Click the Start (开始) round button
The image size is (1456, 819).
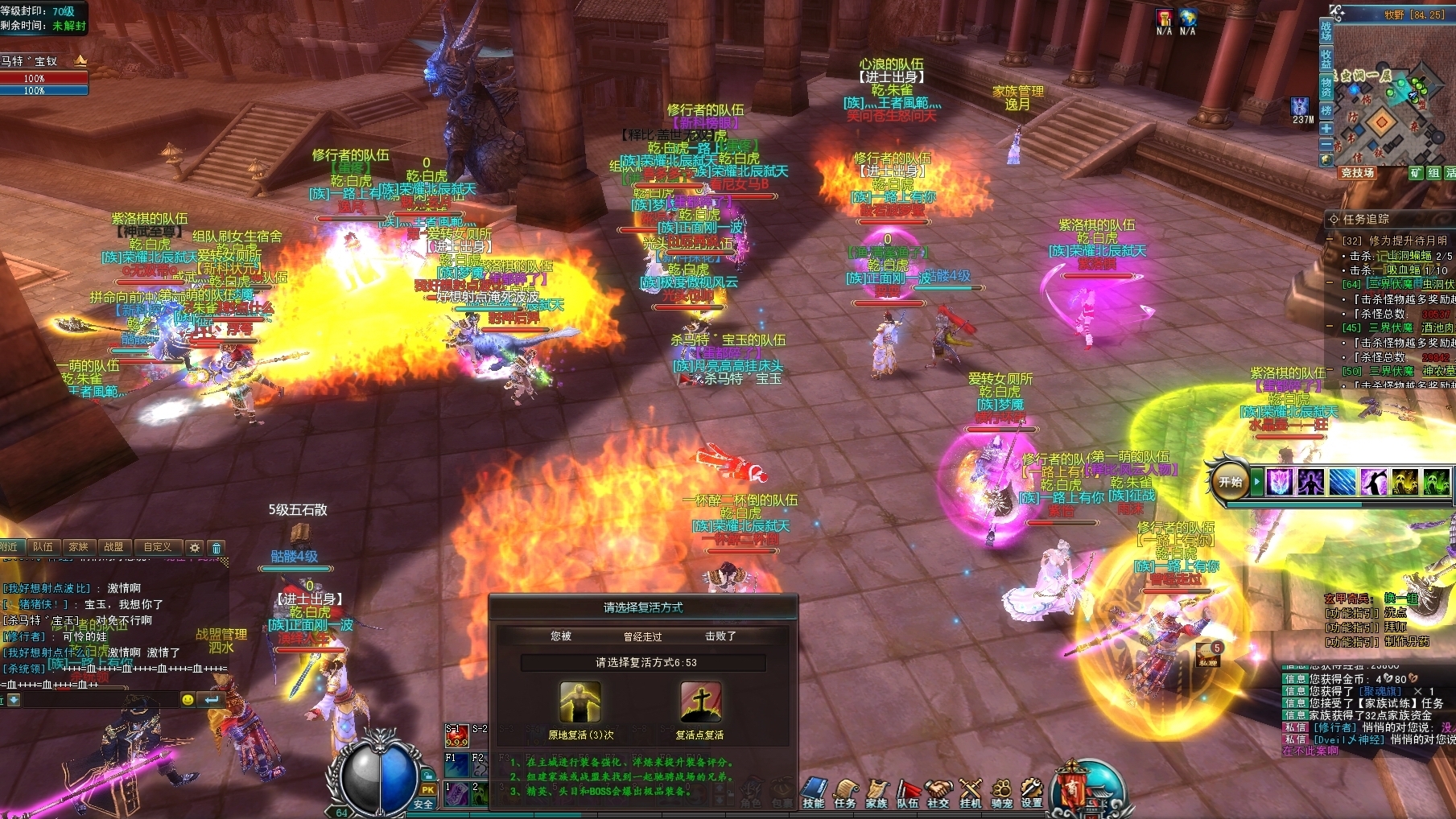[1230, 482]
